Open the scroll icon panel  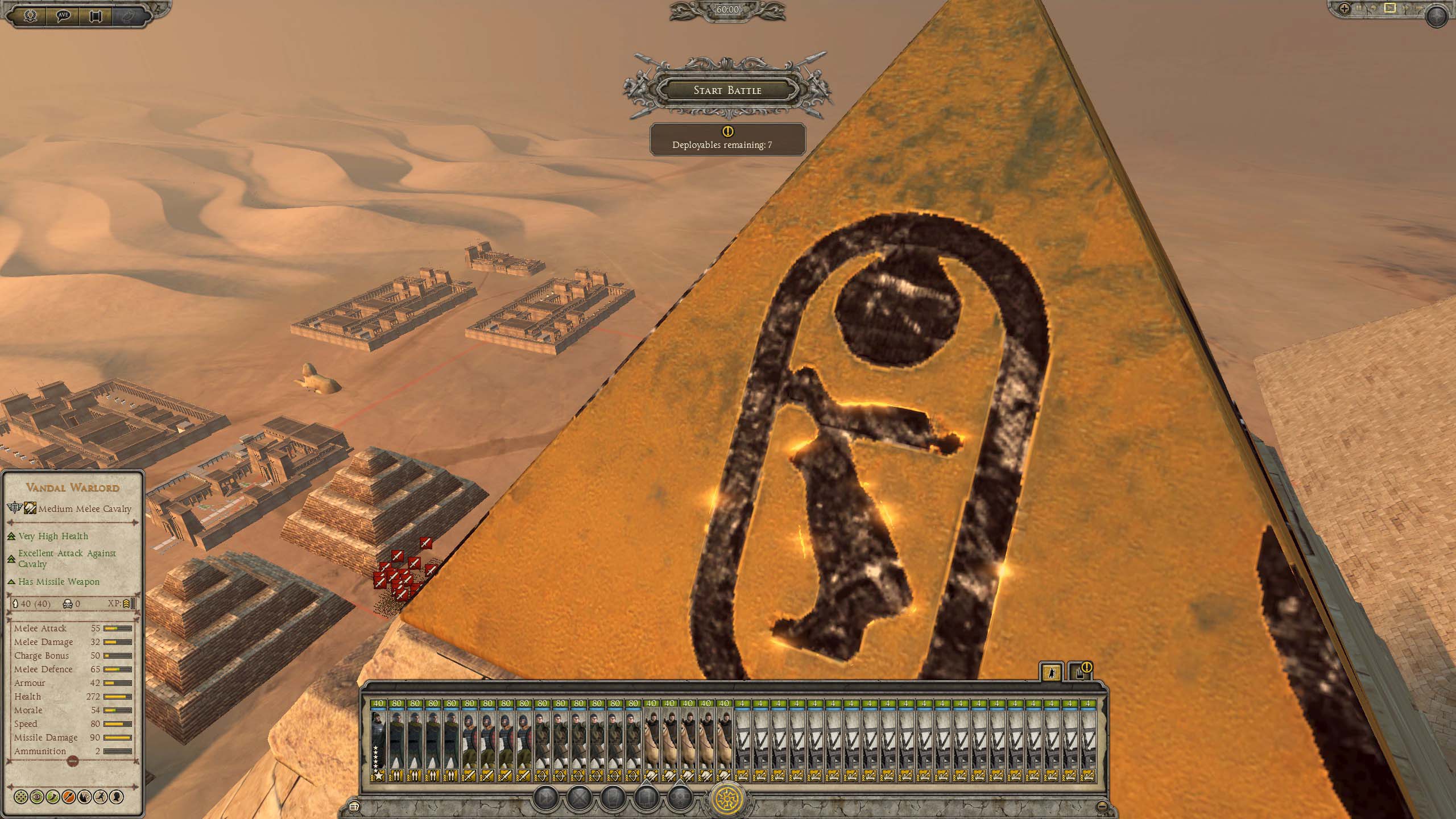coord(96,15)
